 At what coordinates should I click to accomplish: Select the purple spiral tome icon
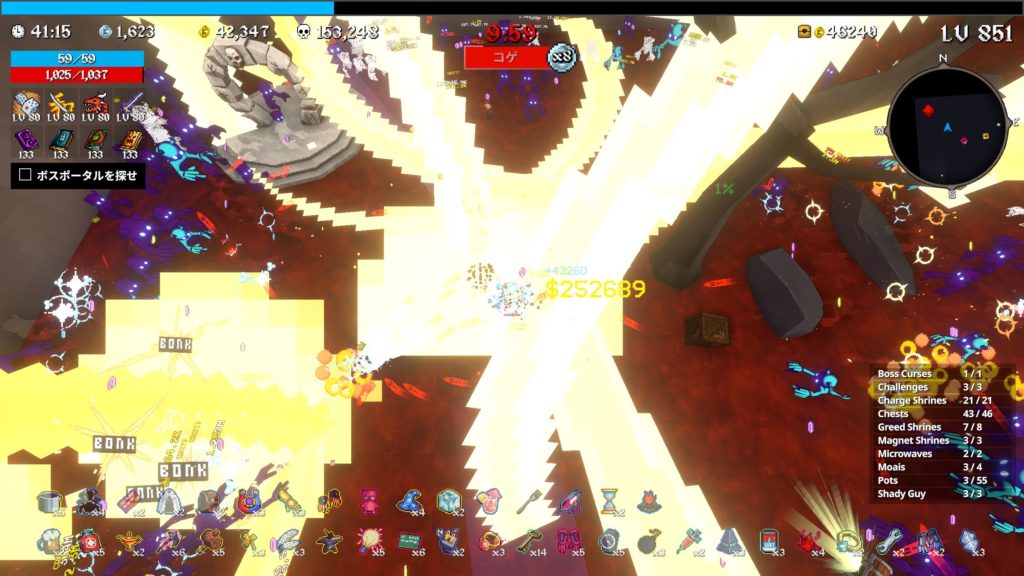click(28, 140)
